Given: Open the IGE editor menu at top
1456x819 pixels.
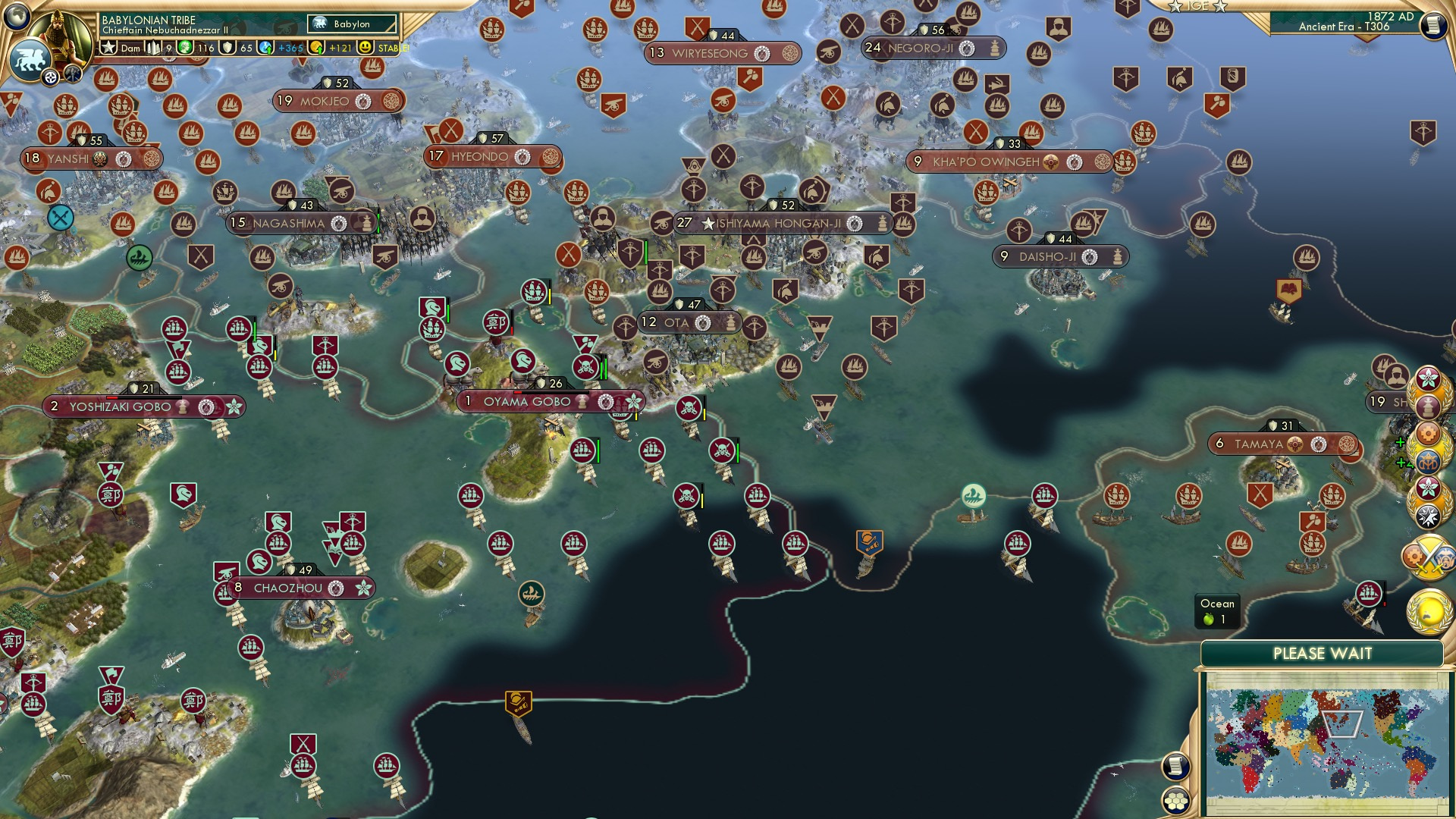Looking at the screenshot, I should pos(1198,6).
